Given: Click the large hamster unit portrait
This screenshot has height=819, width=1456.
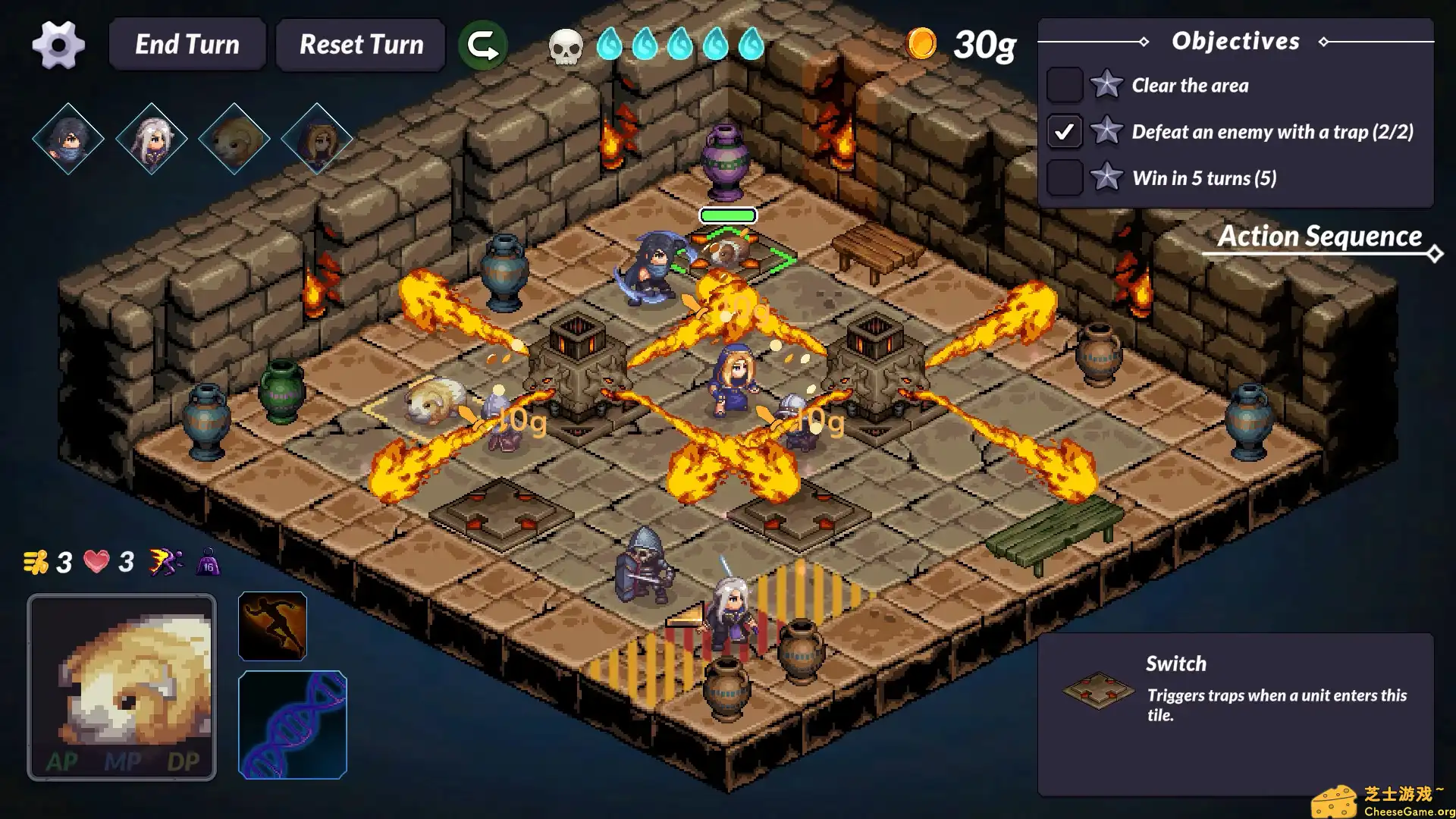Looking at the screenshot, I should tap(122, 687).
